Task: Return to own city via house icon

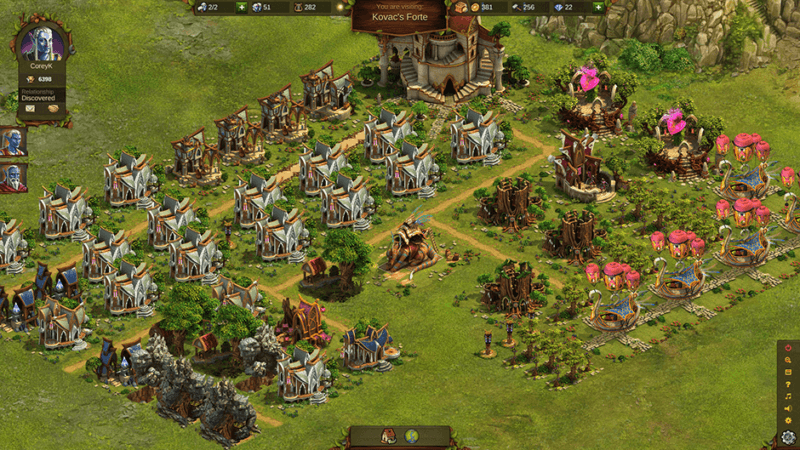Action: pos(388,436)
